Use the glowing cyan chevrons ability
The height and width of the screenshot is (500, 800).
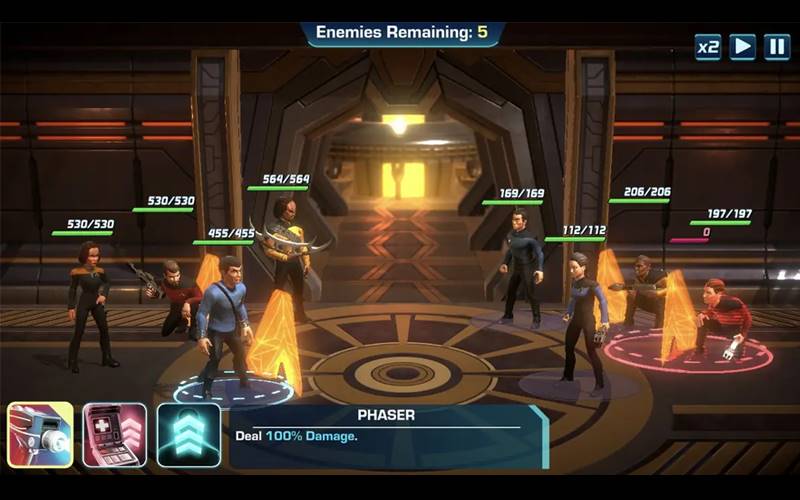[188, 435]
